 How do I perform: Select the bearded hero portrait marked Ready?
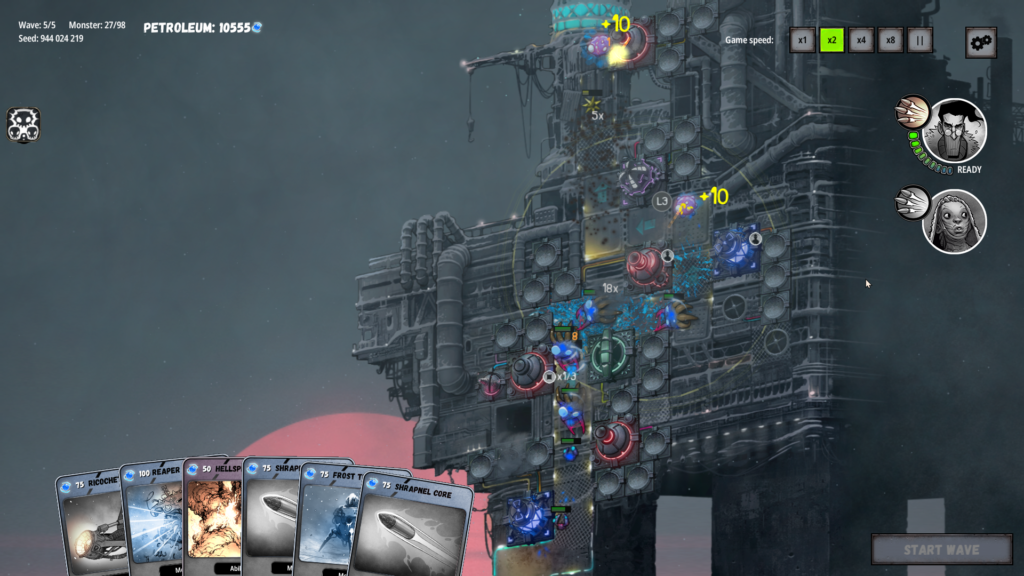point(954,130)
